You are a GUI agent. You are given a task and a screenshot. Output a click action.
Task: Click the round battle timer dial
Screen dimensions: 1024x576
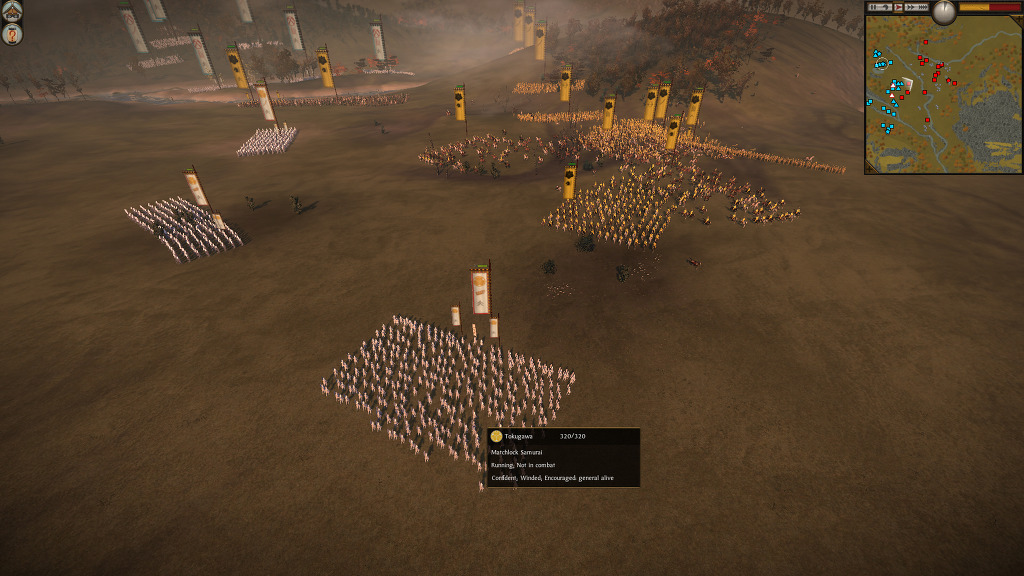(x=944, y=12)
